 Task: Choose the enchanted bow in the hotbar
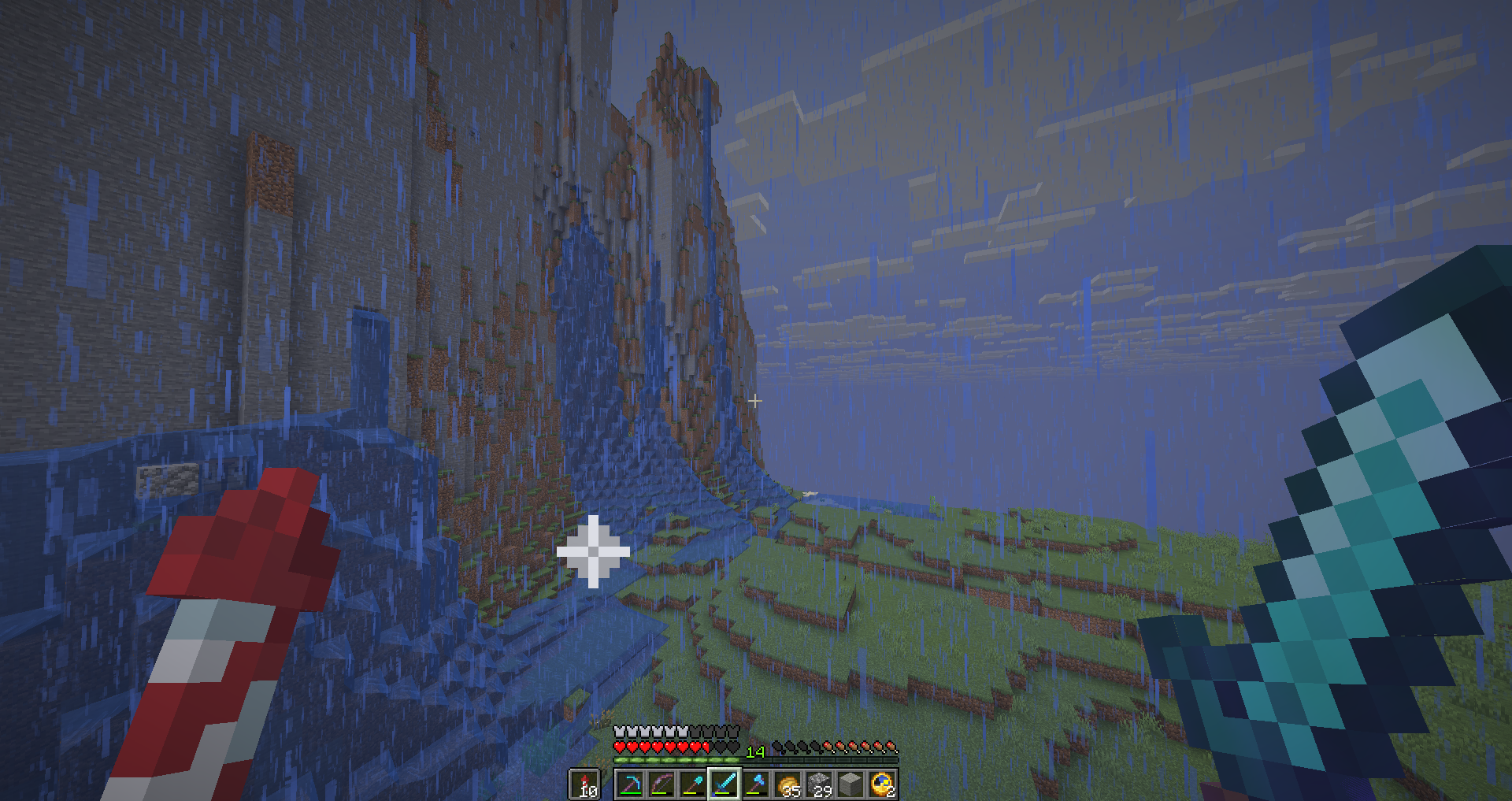[661, 784]
